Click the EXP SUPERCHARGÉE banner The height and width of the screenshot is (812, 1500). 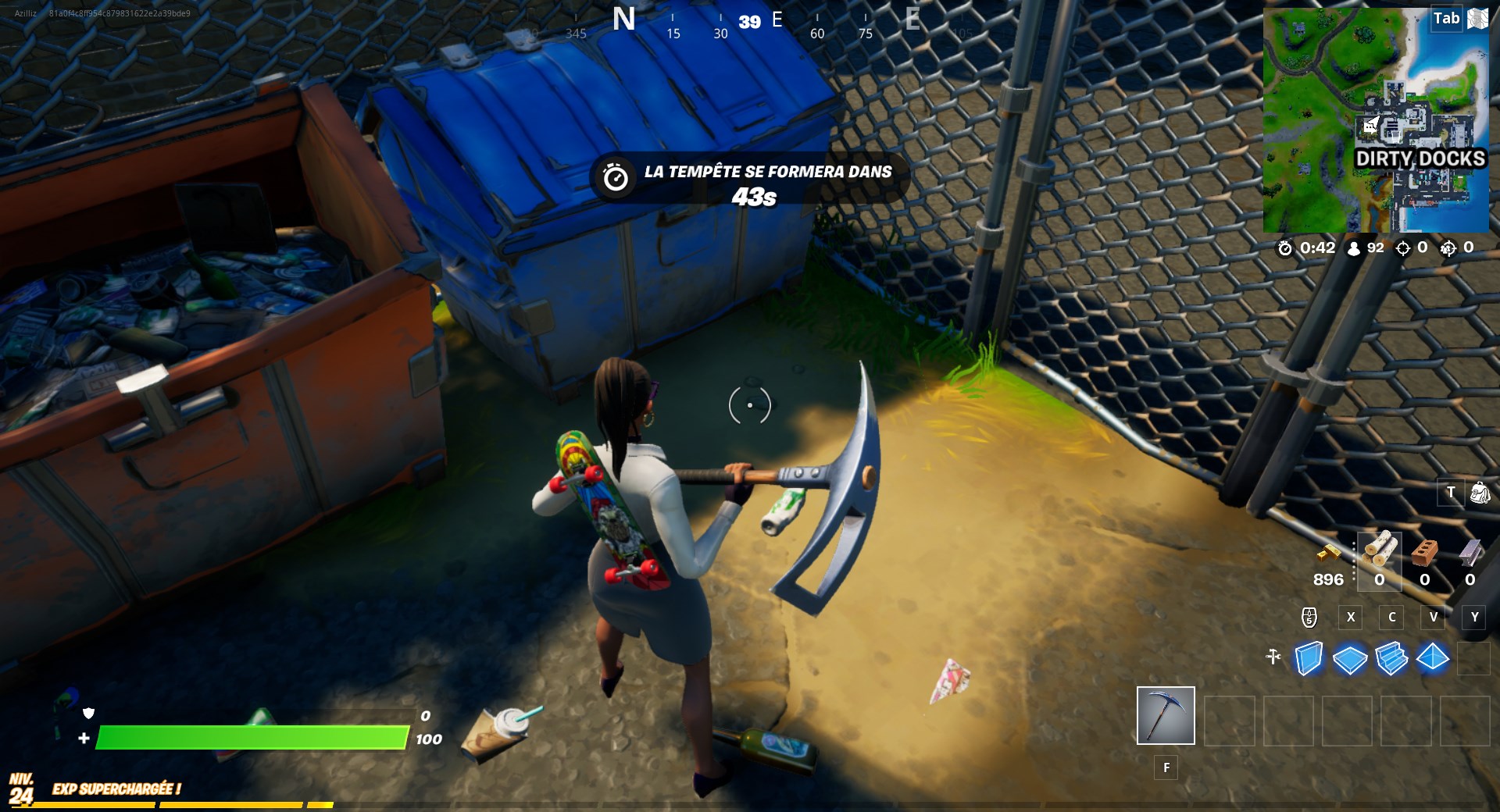click(117, 791)
